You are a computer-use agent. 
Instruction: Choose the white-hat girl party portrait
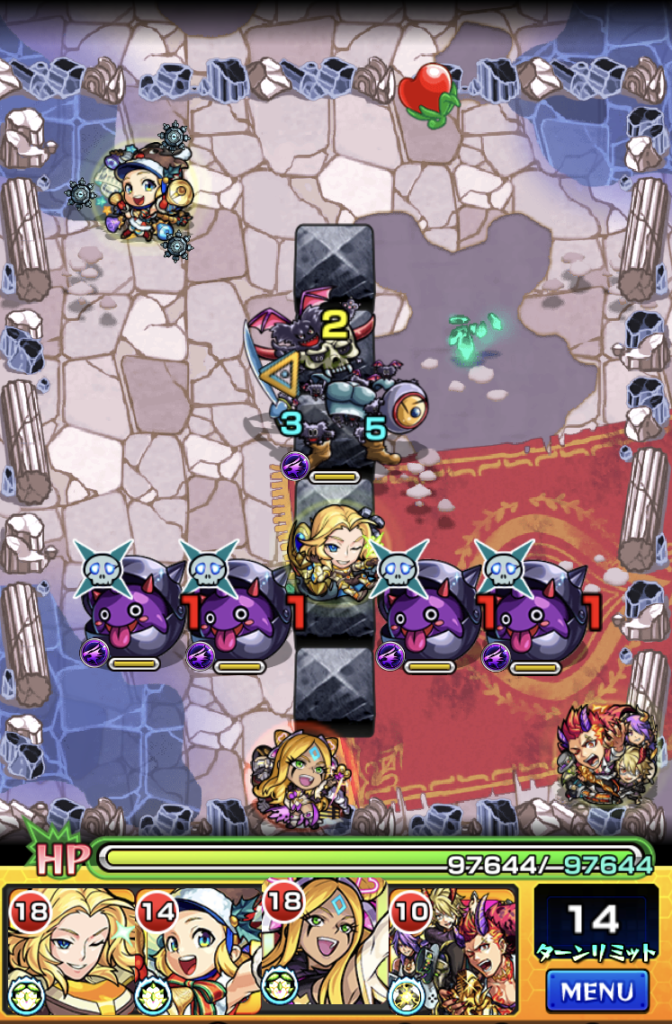click(198, 950)
